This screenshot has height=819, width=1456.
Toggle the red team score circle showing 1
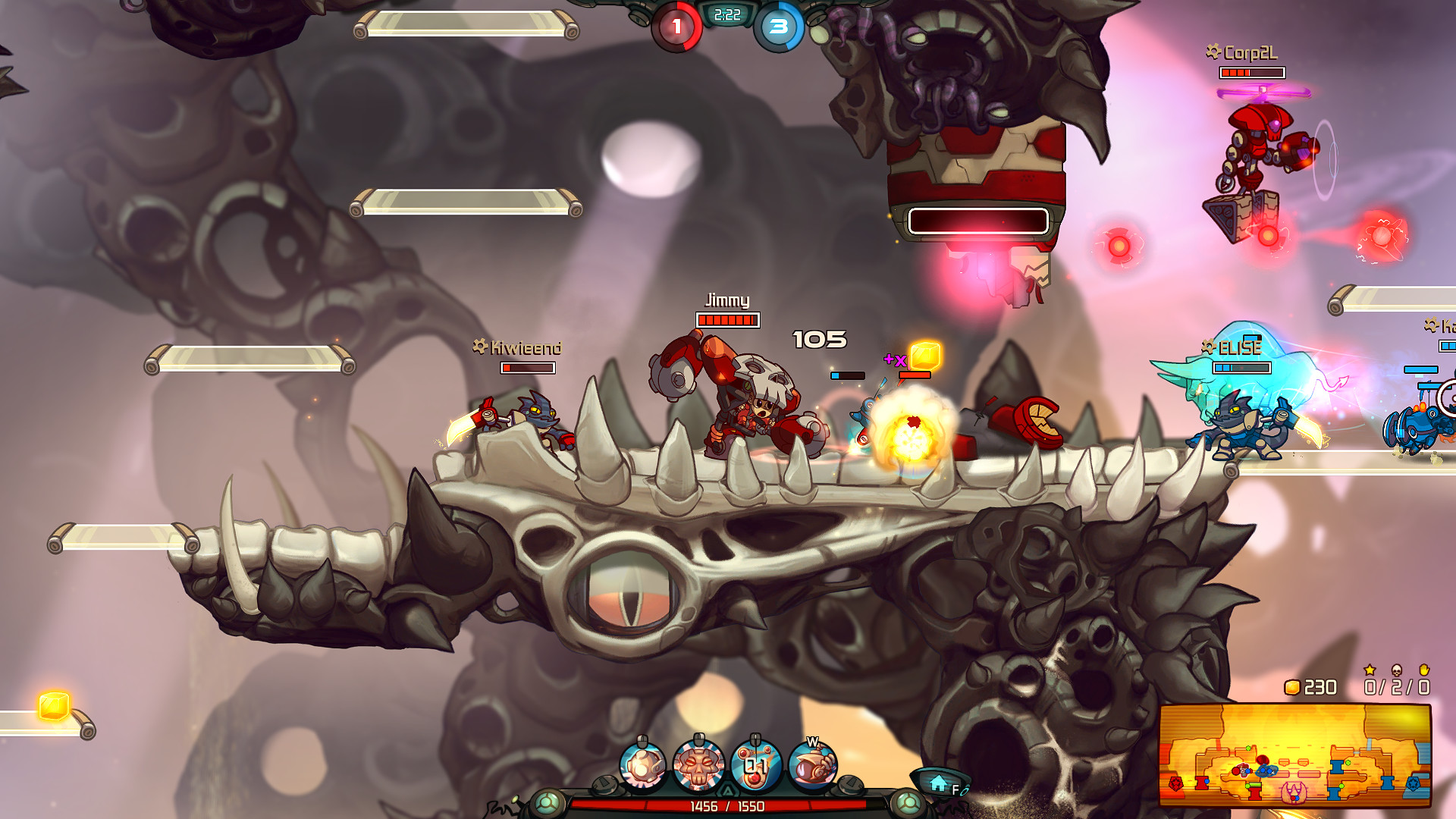pyautogui.click(x=677, y=27)
